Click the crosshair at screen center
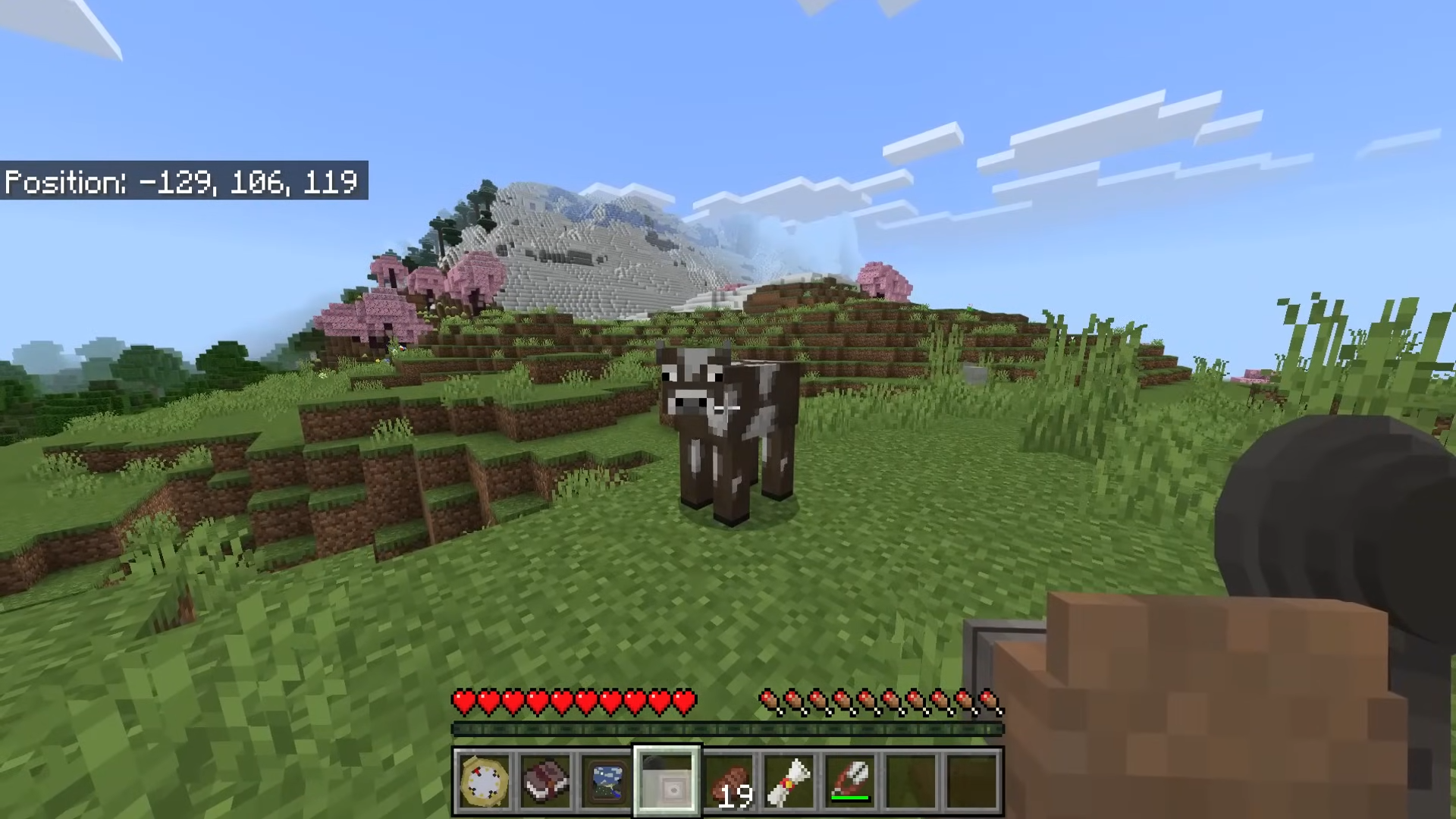The width and height of the screenshot is (1456, 819). click(x=728, y=409)
